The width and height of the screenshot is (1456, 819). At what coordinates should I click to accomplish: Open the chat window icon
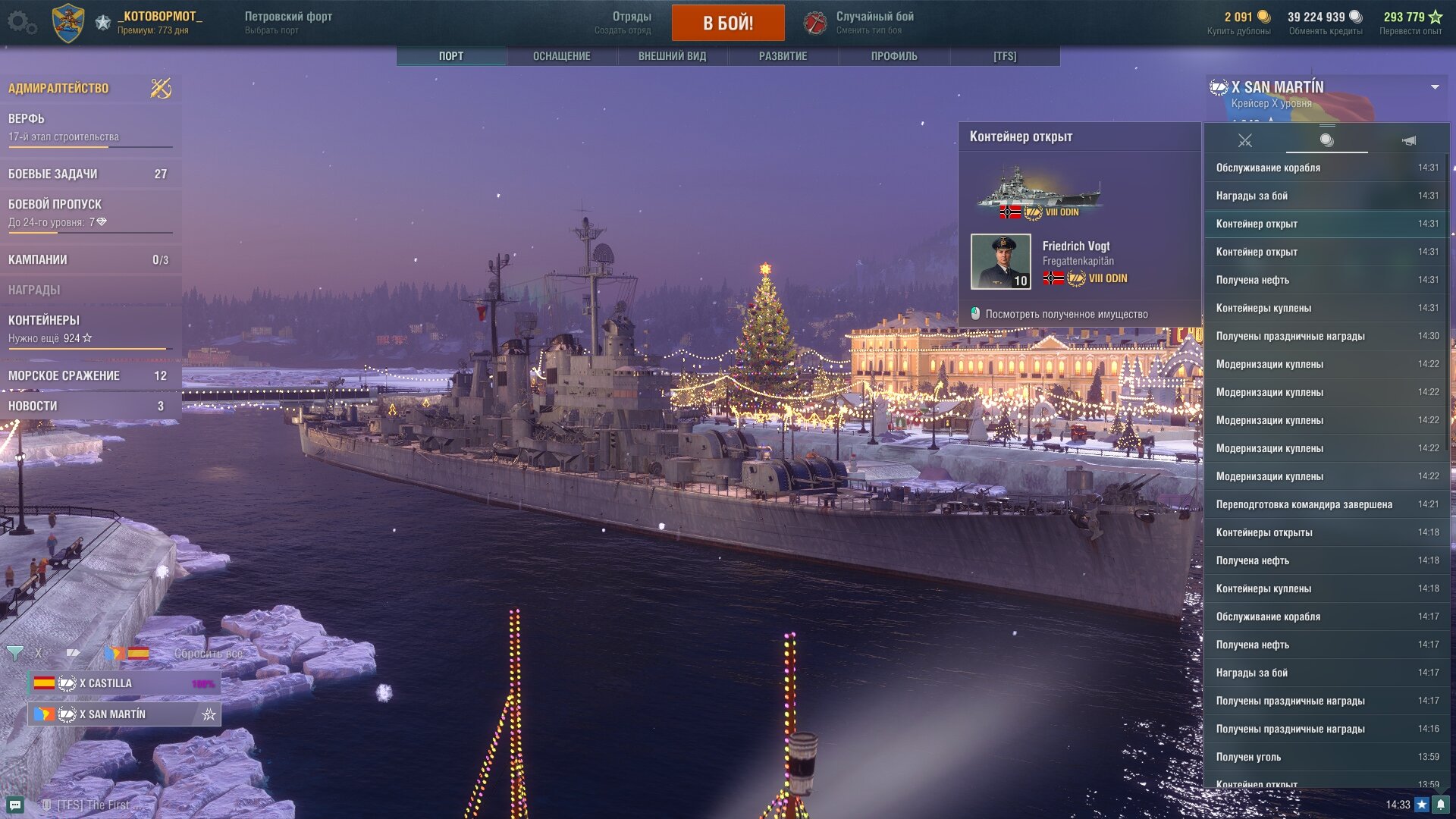pyautogui.click(x=16, y=805)
